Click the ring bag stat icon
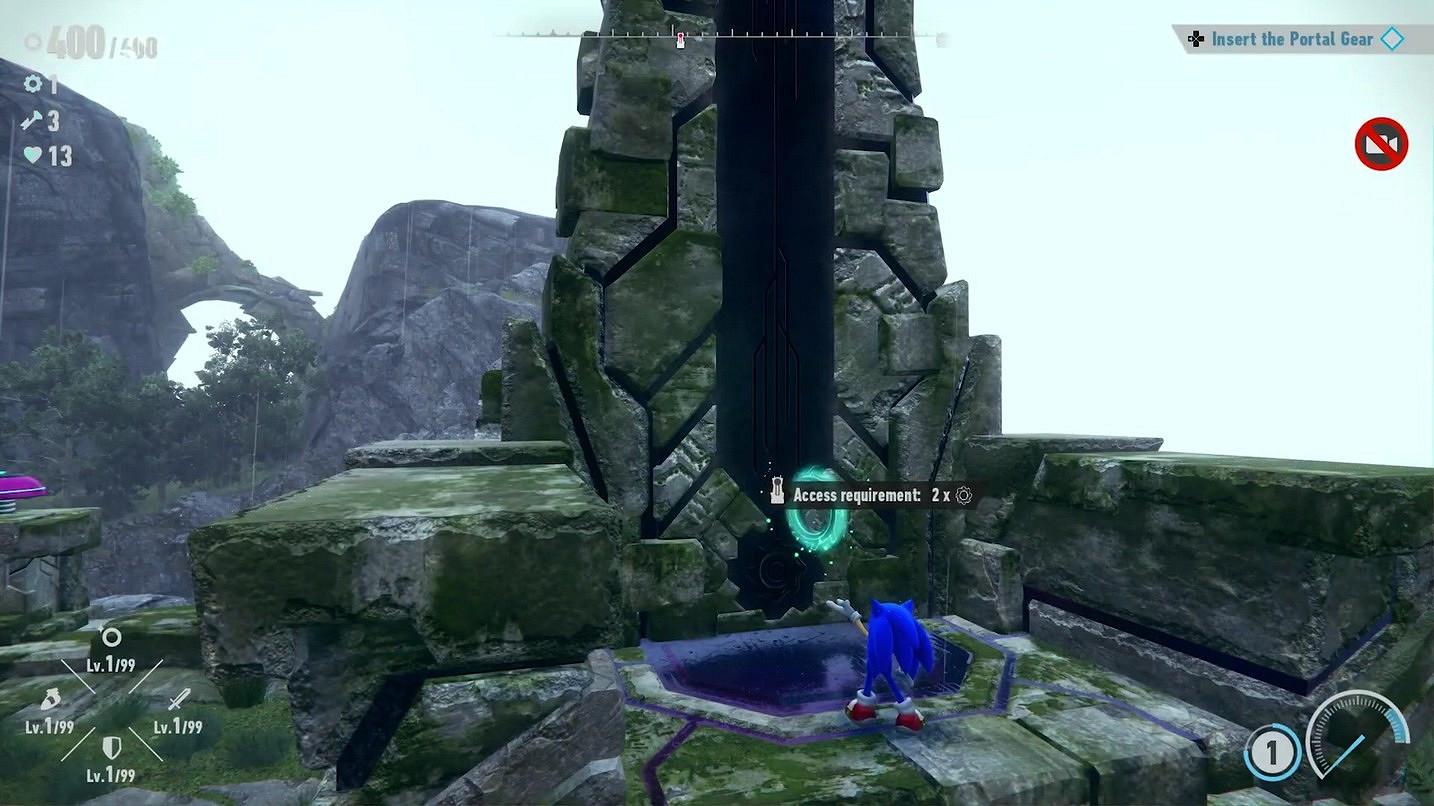The height and width of the screenshot is (806, 1434). coord(51,697)
